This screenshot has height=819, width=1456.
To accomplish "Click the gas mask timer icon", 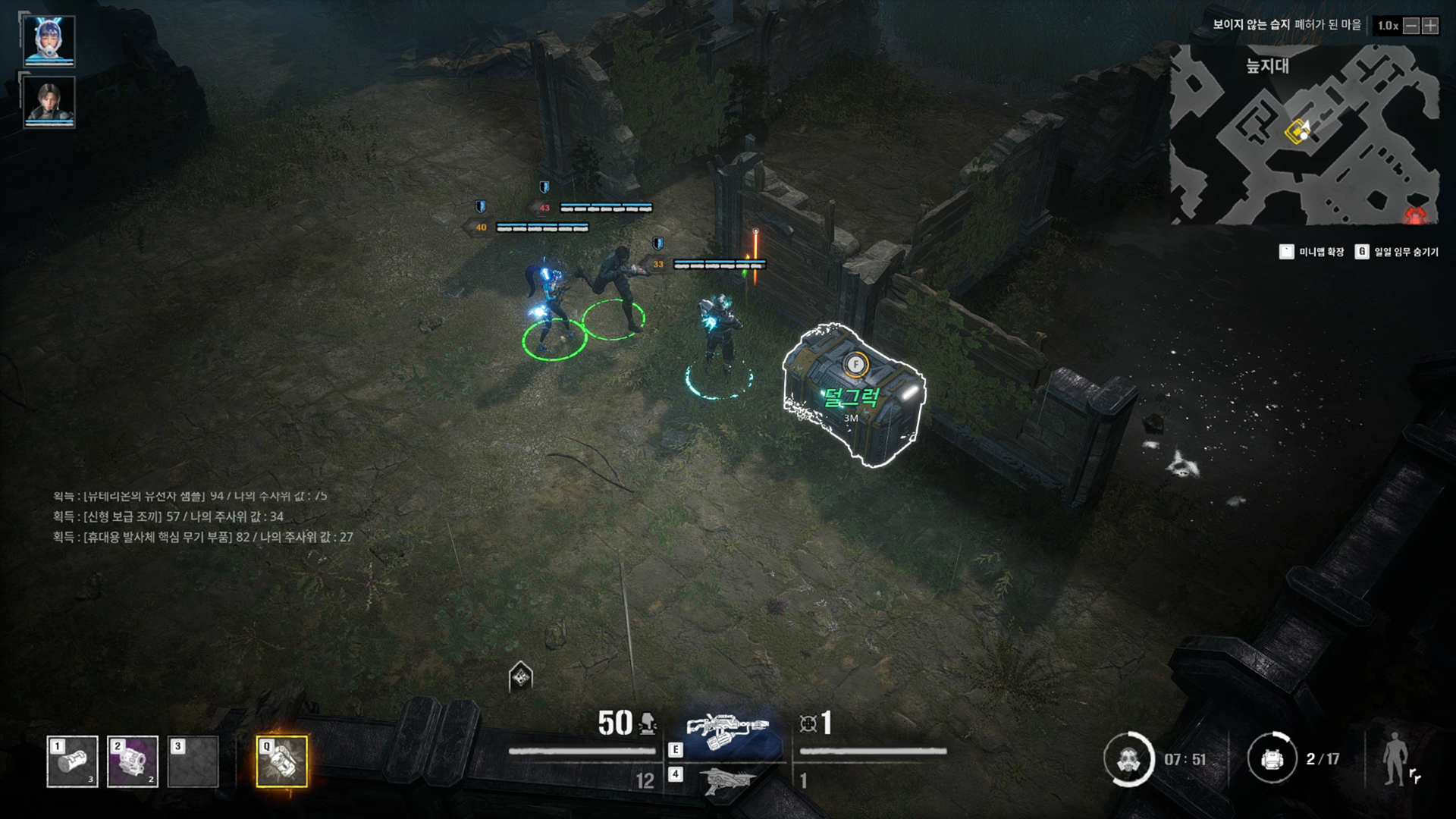I will pyautogui.click(x=1128, y=758).
